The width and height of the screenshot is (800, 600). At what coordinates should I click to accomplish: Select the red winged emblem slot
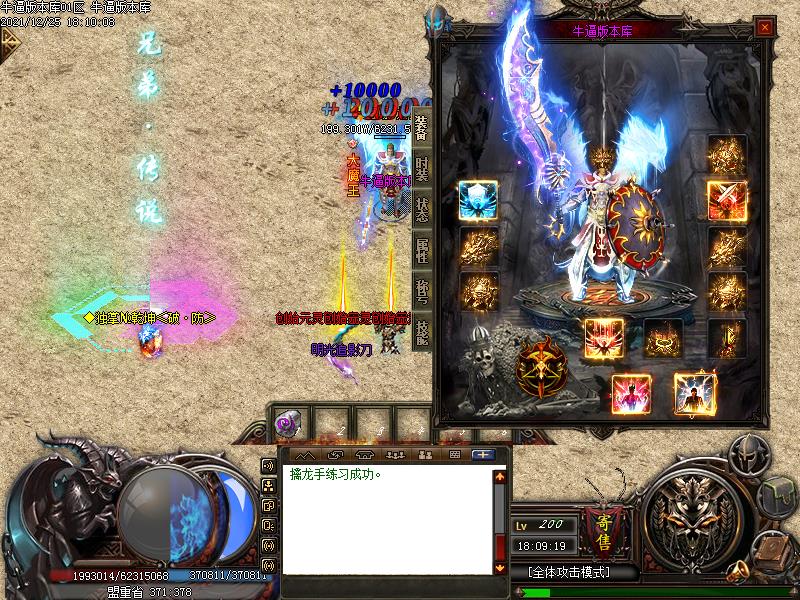point(604,338)
